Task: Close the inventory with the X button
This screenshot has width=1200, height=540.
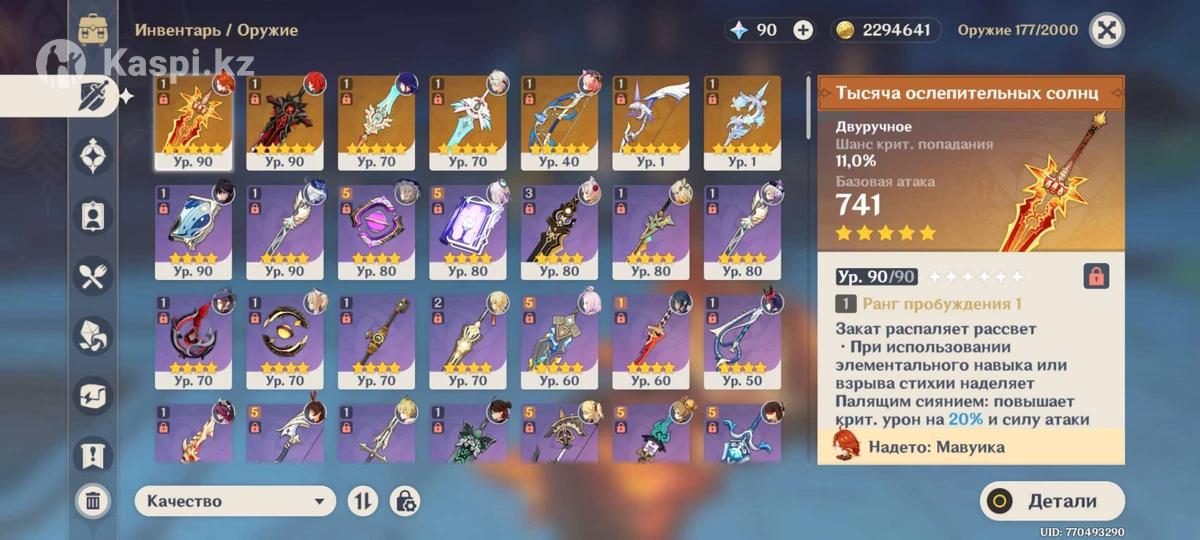Action: click(x=1105, y=30)
